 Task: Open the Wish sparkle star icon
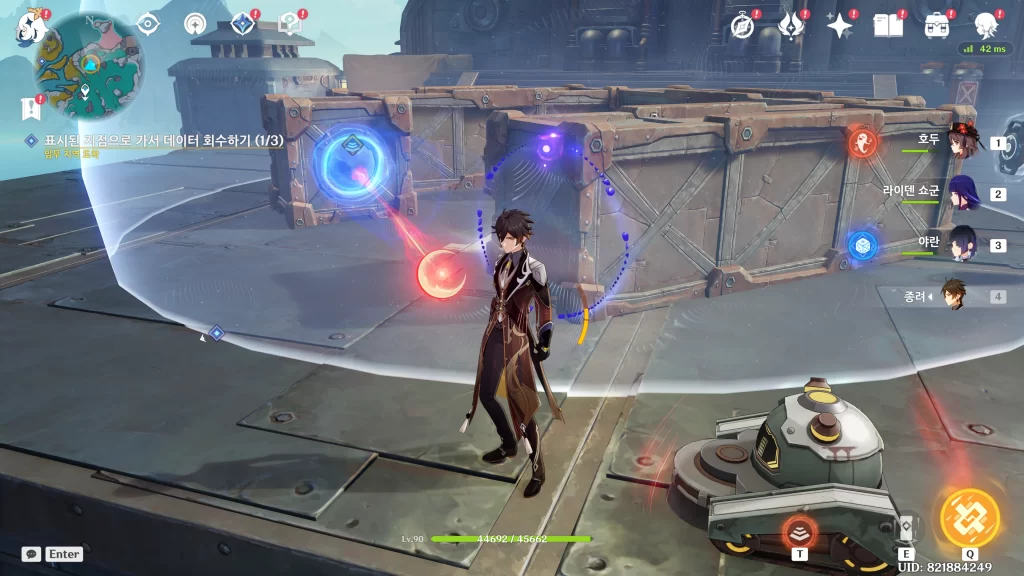[839, 26]
